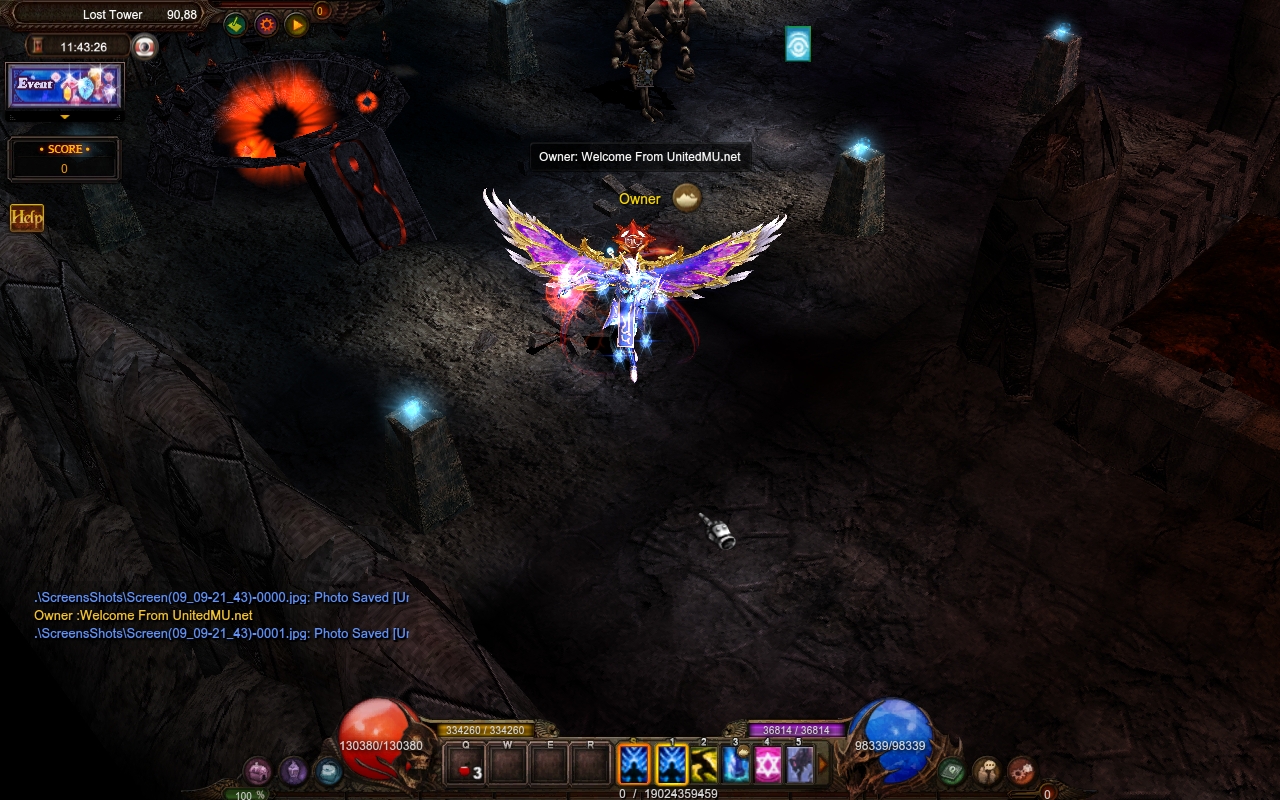Open the Event banner
The height and width of the screenshot is (800, 1280).
(x=65, y=86)
